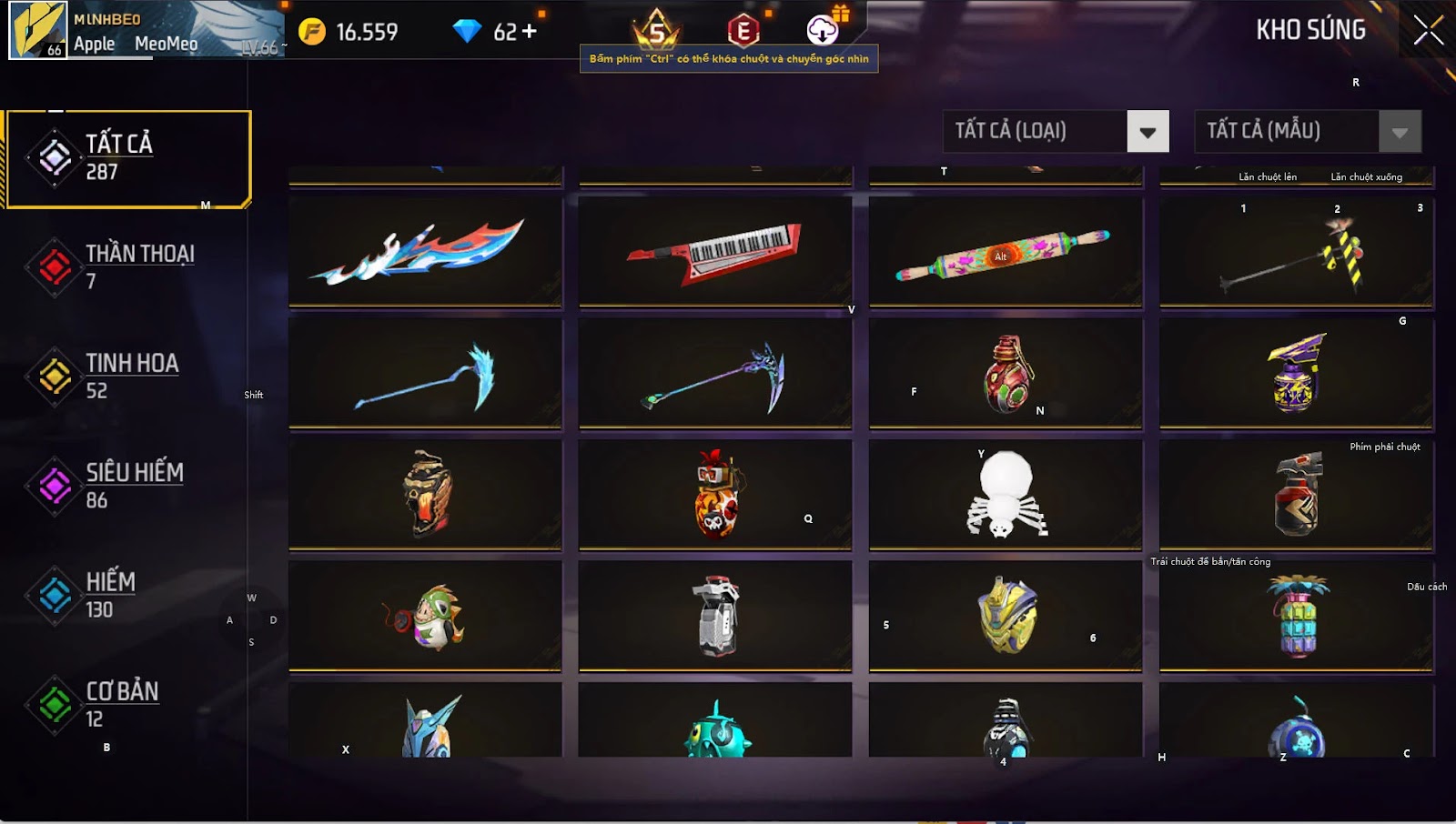The width and height of the screenshot is (1456, 824).
Task: Open the red E badge icon
Action: click(x=743, y=31)
